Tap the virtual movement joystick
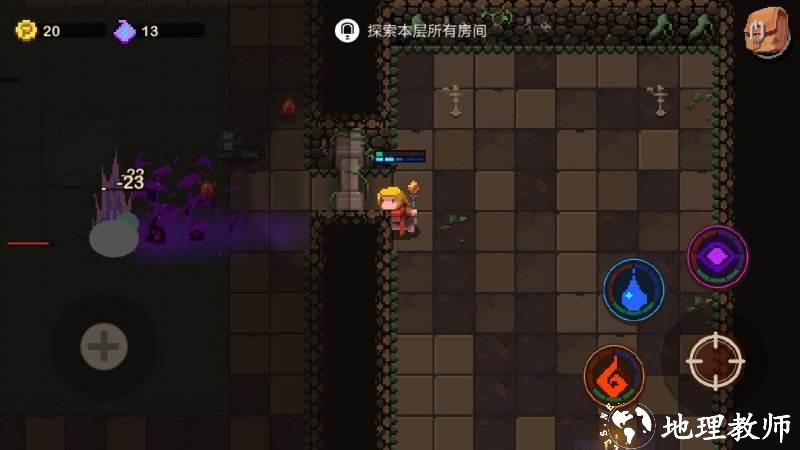The image size is (800, 450). 103,346
